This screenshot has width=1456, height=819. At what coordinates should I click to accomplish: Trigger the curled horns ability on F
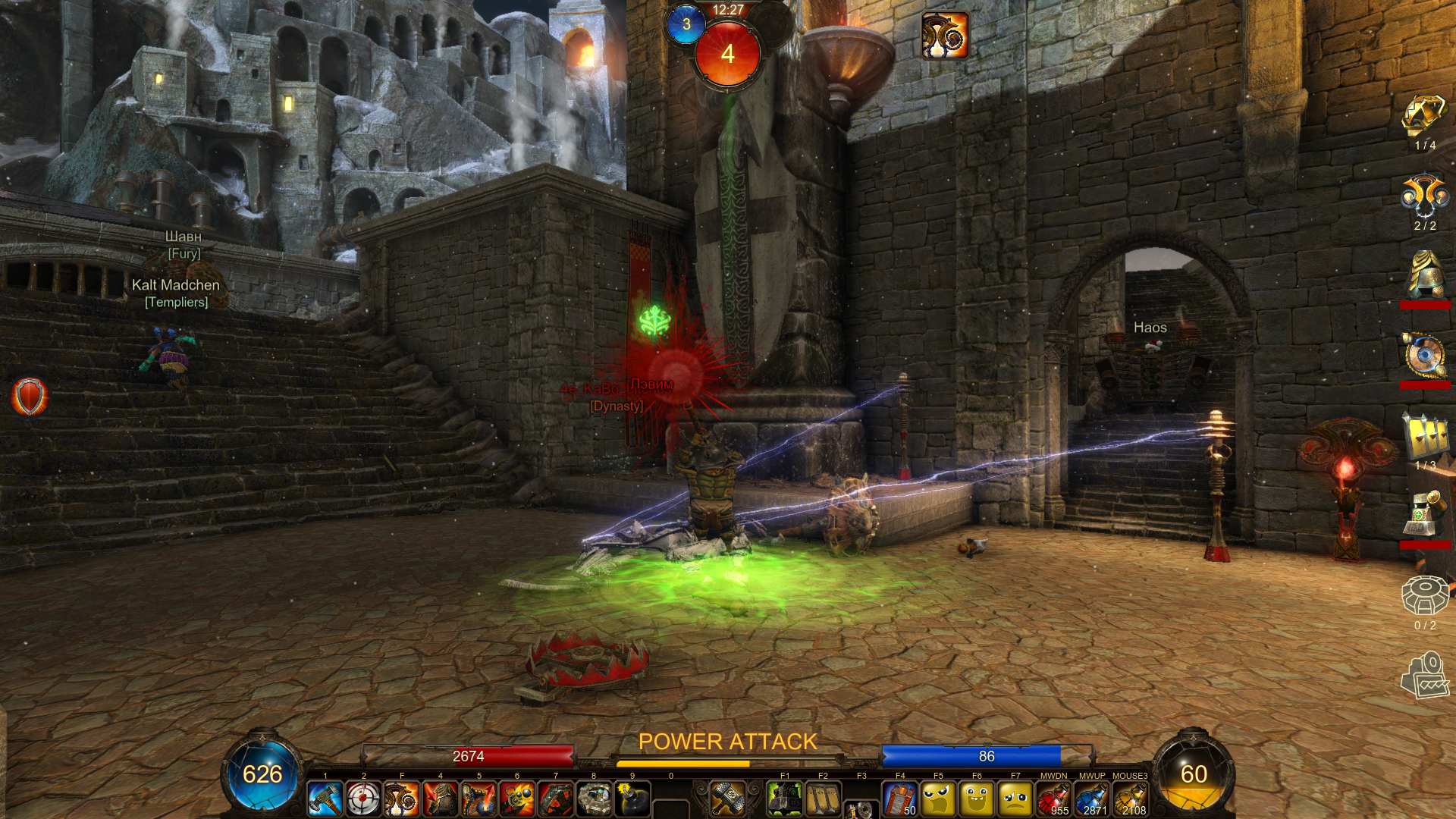[x=402, y=799]
